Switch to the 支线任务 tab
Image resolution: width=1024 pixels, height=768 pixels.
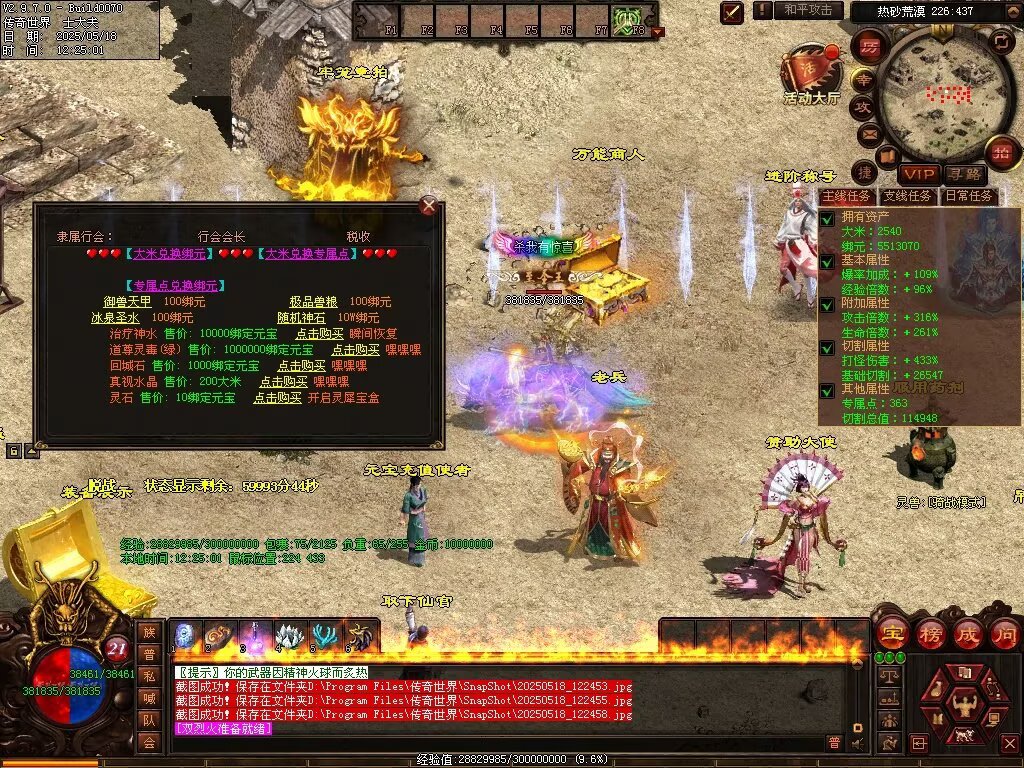pyautogui.click(x=908, y=196)
